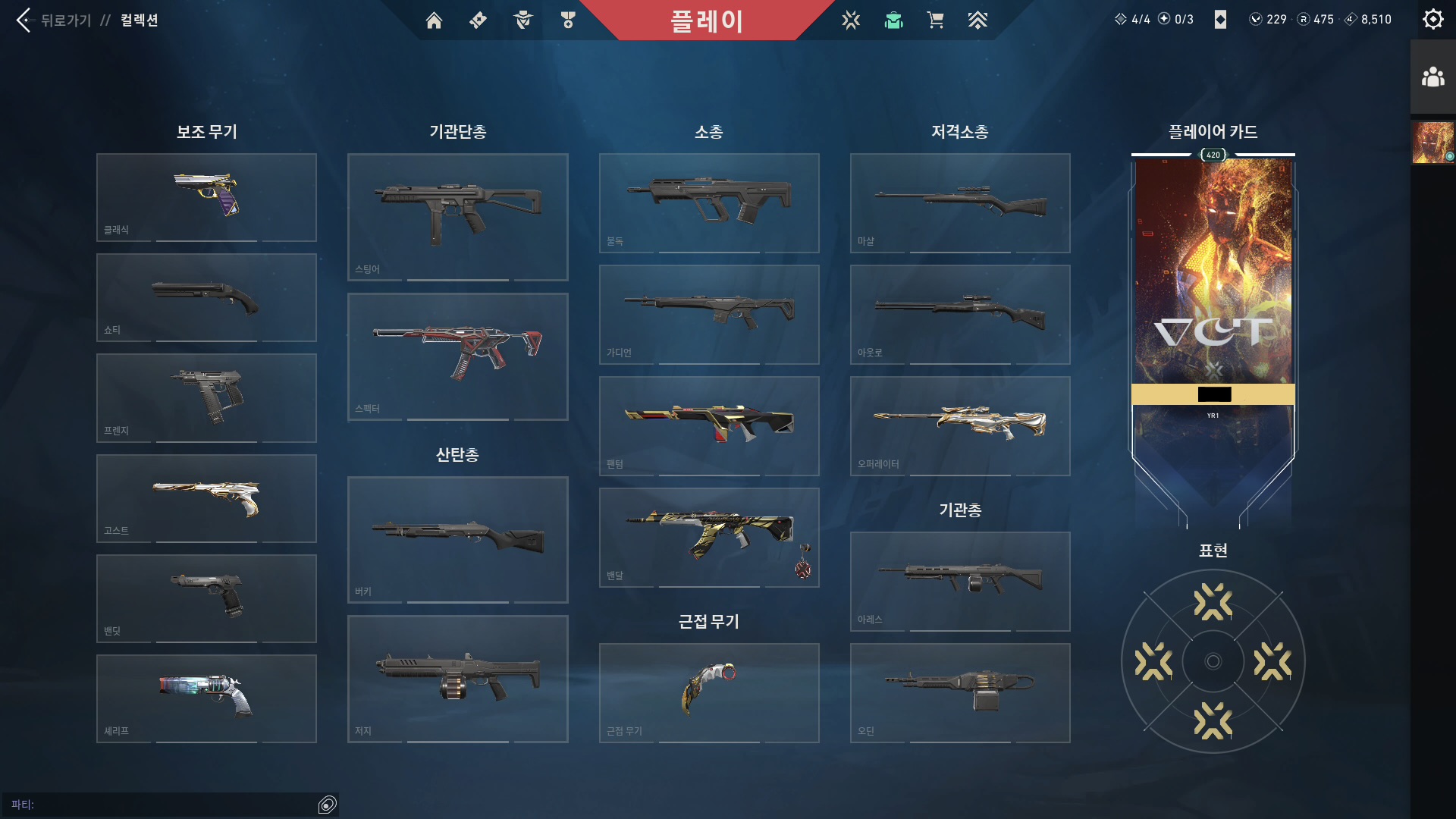
Task: Open the home screen icon
Action: pyautogui.click(x=434, y=20)
